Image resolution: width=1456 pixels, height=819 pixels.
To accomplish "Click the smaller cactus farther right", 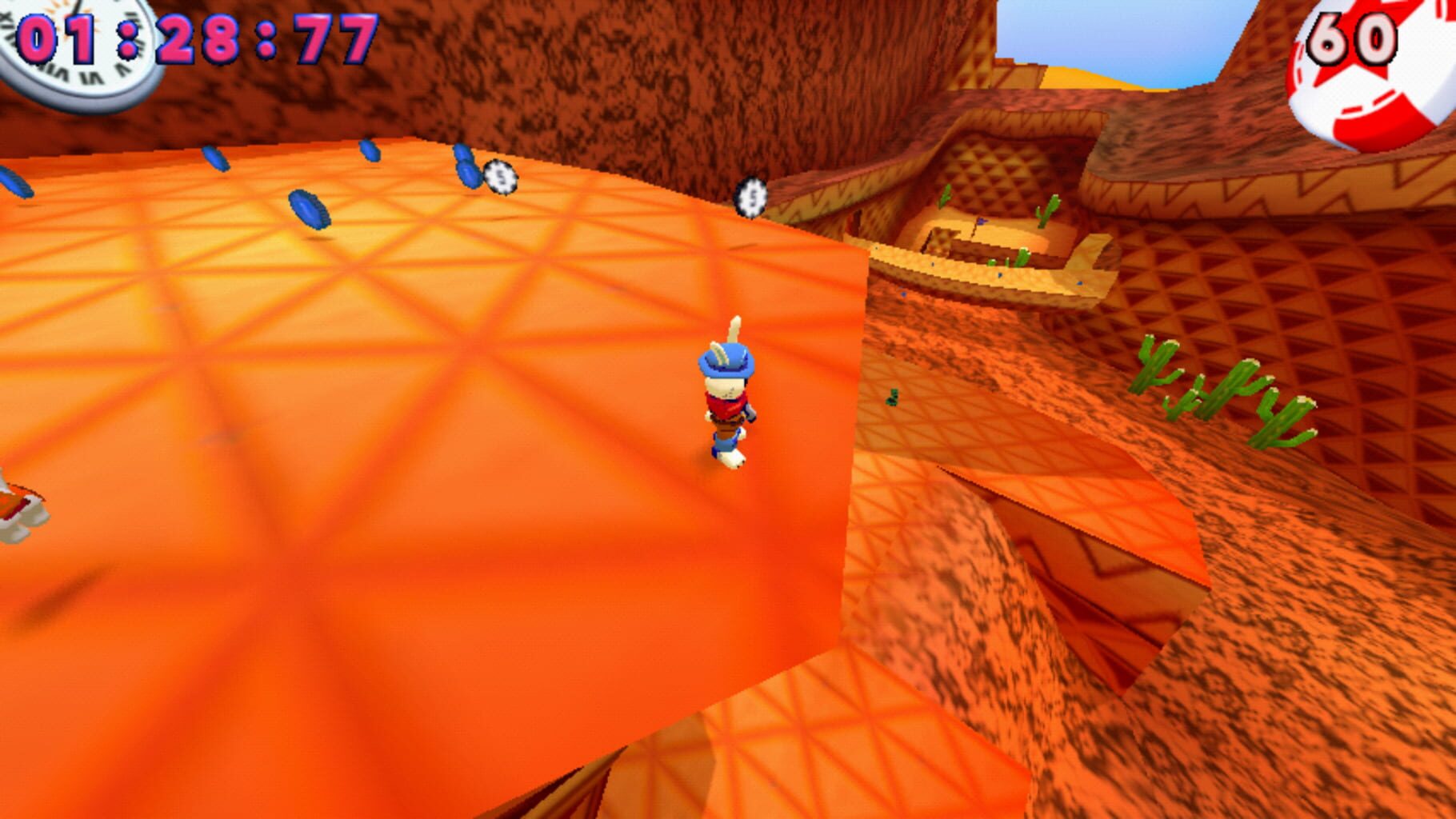I will (x=1280, y=416).
